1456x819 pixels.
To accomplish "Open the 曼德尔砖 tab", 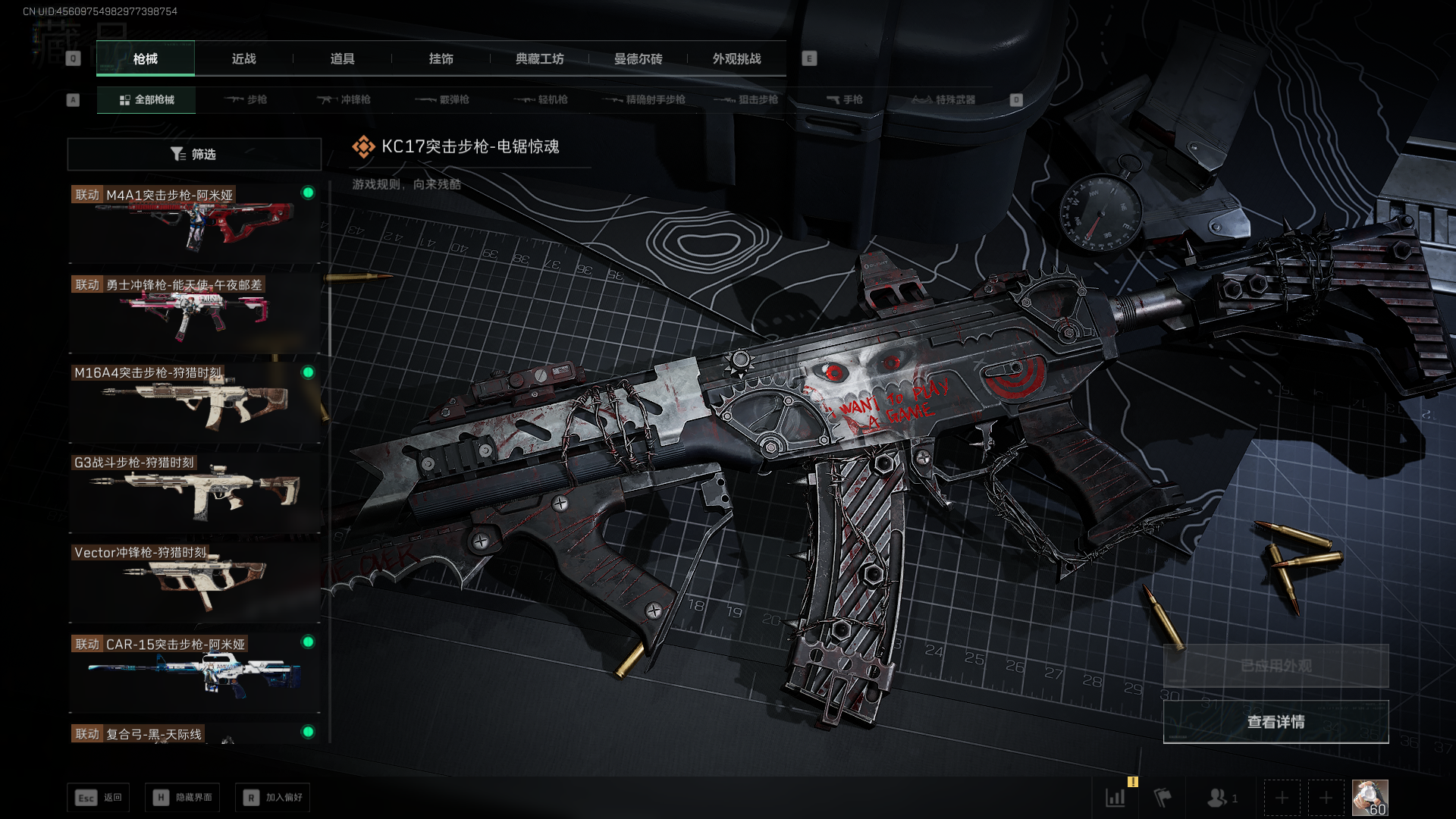I will pyautogui.click(x=638, y=58).
